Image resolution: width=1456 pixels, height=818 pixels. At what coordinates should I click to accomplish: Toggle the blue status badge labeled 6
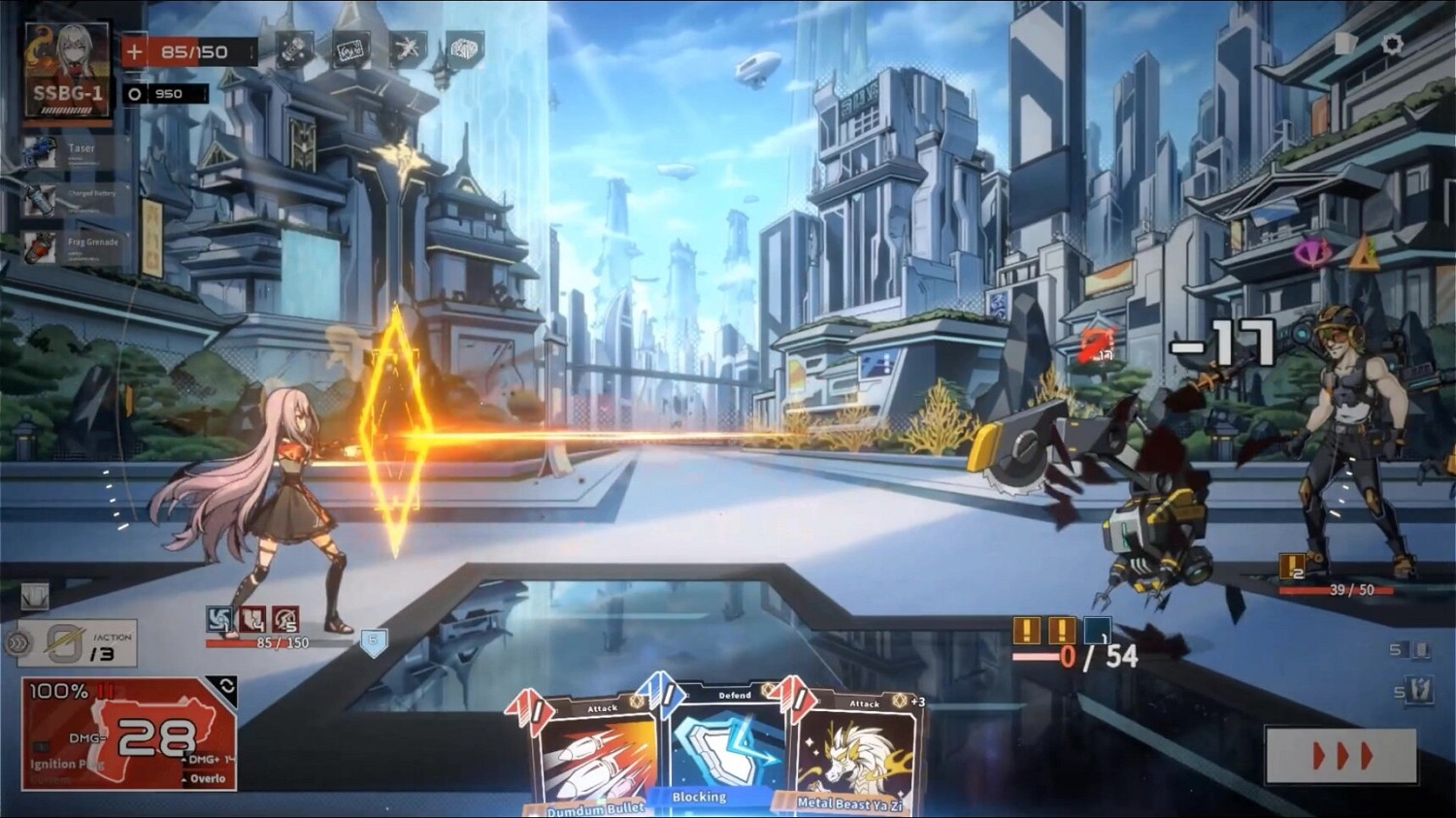375,640
